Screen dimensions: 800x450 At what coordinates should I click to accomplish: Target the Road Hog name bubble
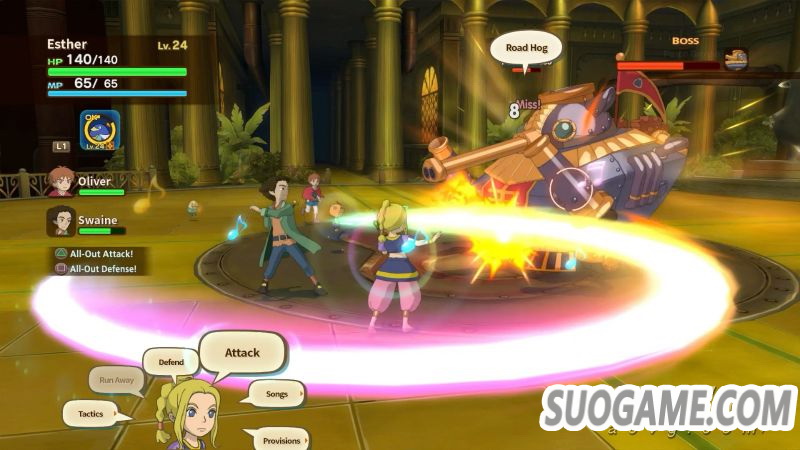click(x=526, y=46)
